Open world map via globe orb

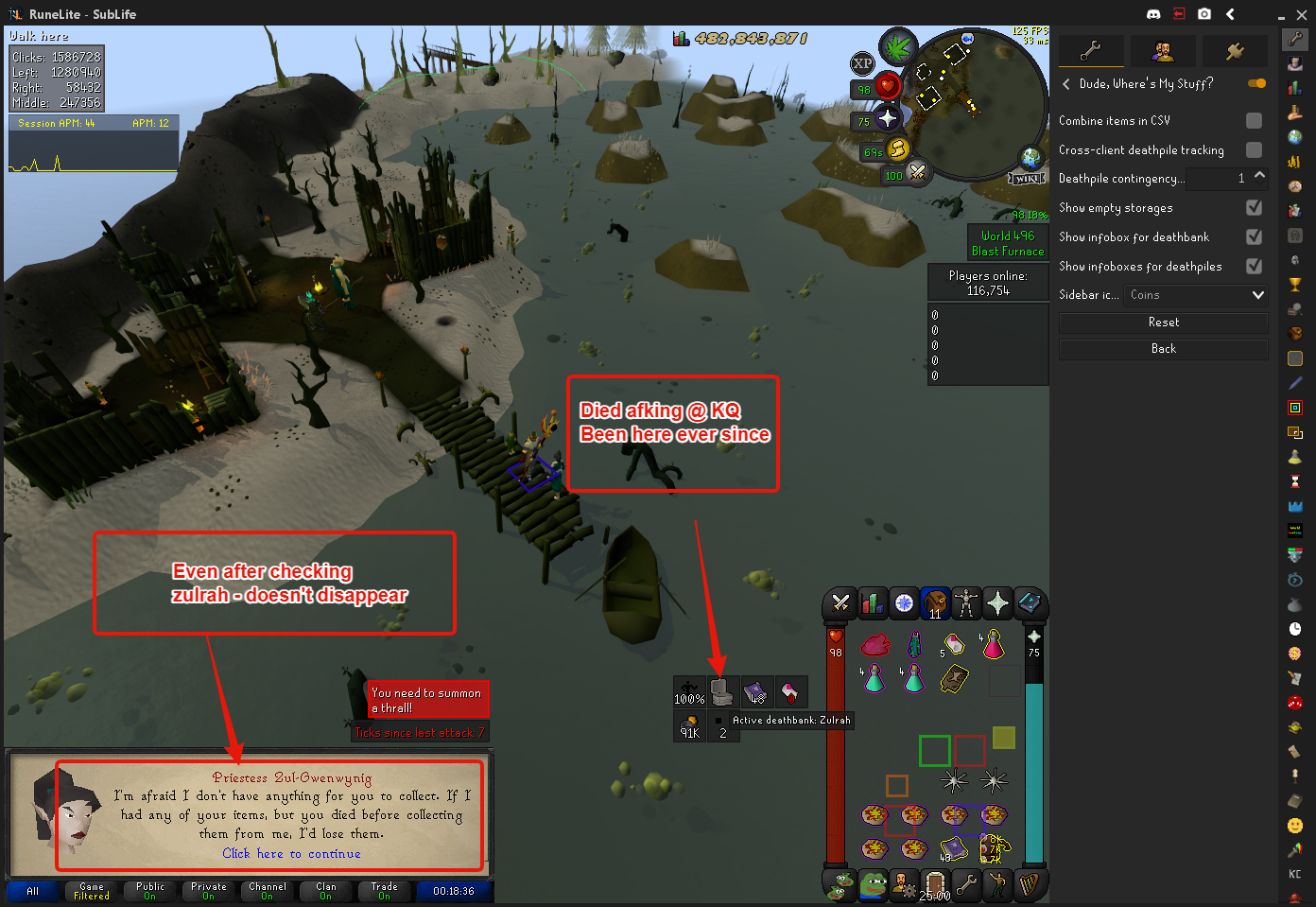pyautogui.click(x=1030, y=158)
